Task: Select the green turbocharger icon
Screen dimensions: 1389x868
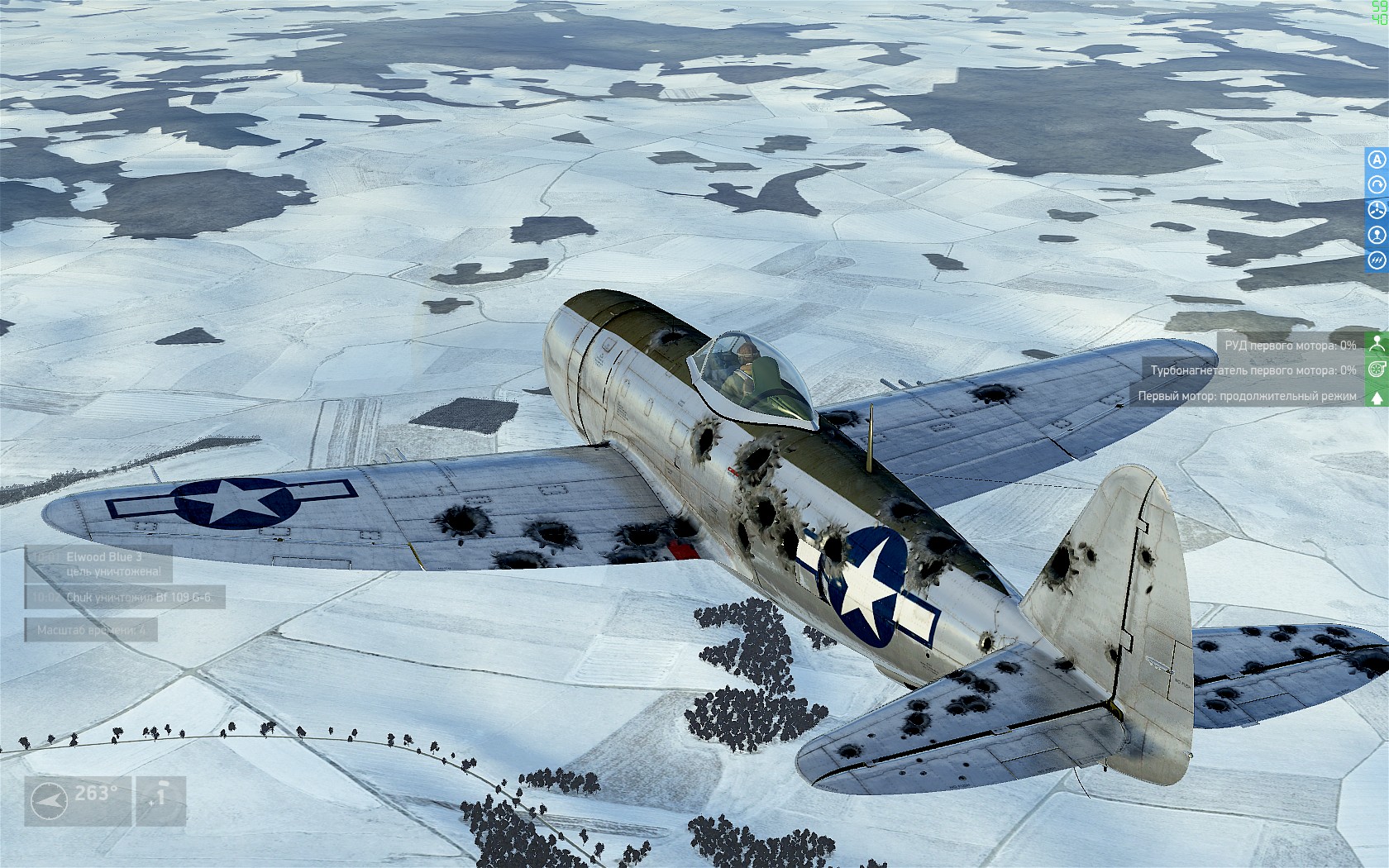Action: 1377,370
